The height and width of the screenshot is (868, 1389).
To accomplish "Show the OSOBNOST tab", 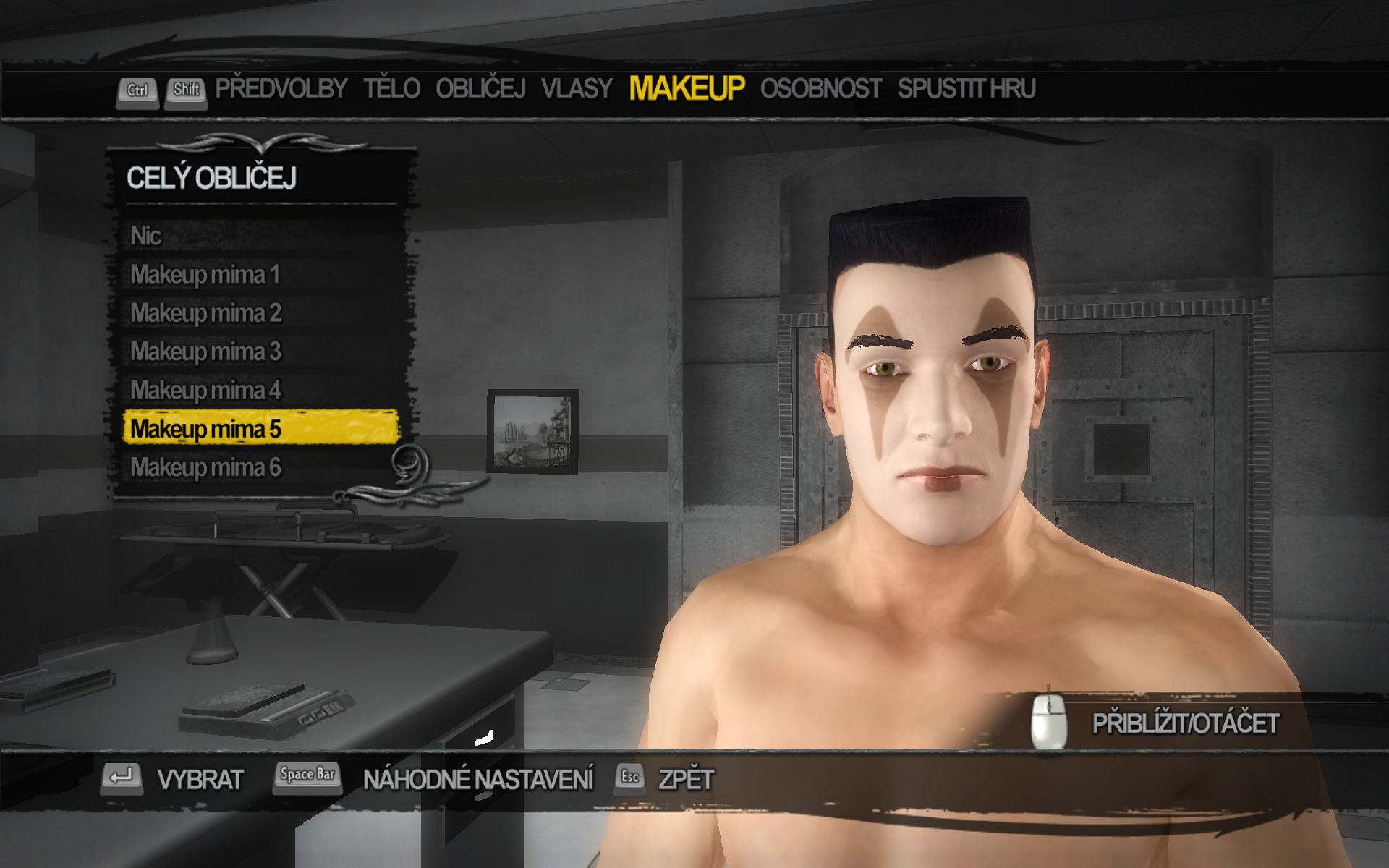I will (x=820, y=89).
